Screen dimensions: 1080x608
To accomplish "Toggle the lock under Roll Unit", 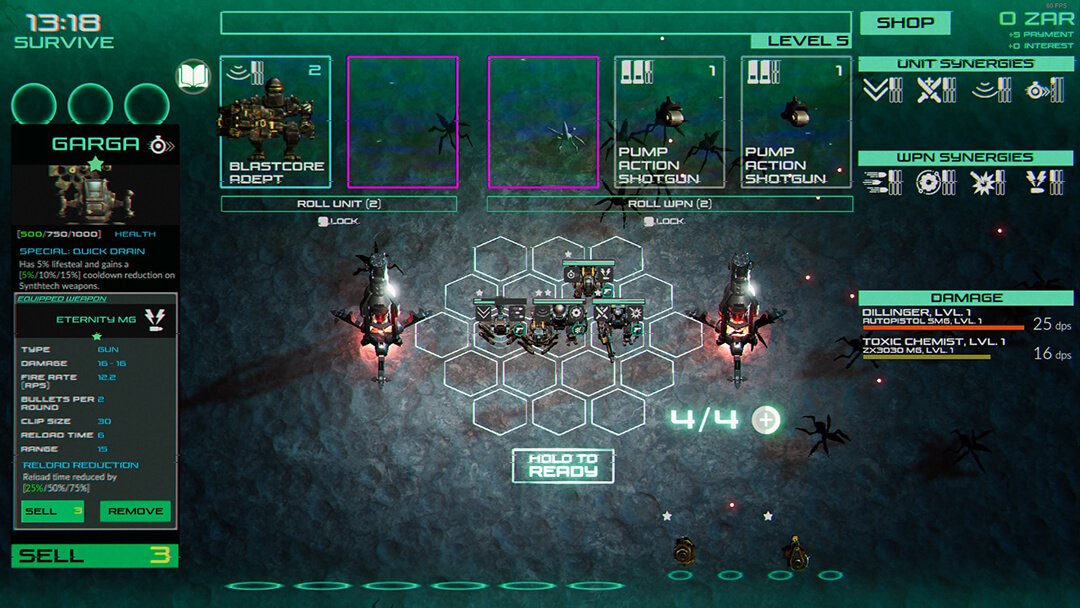I will click(339, 221).
